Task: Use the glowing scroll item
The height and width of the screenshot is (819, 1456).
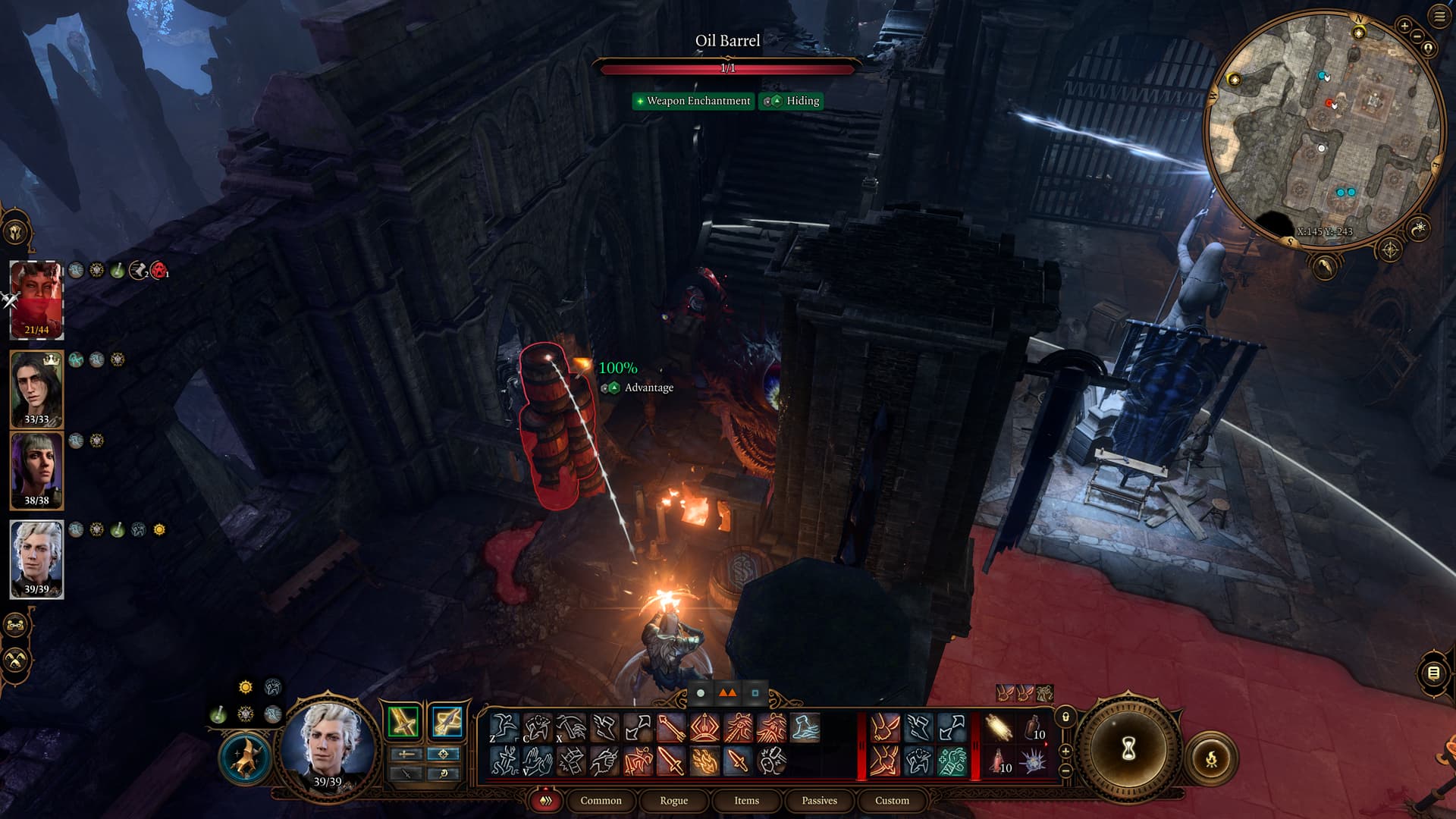Action: (x=999, y=729)
